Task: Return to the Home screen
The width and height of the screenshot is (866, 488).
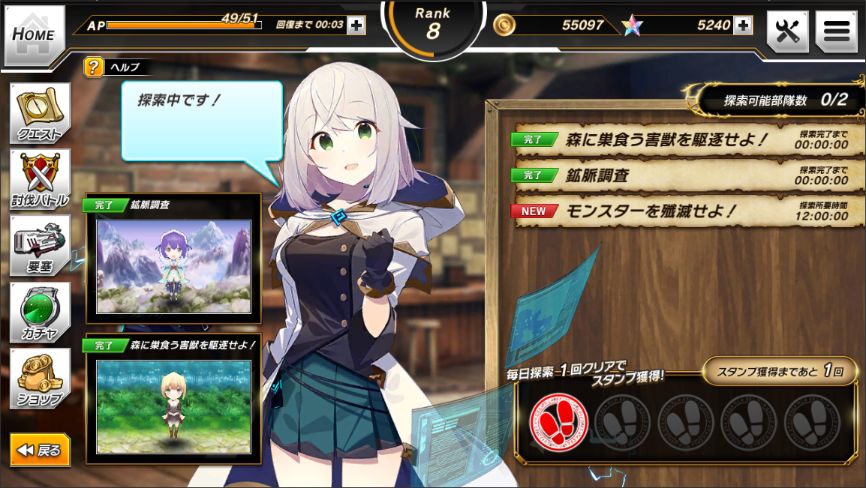Action: [34, 35]
